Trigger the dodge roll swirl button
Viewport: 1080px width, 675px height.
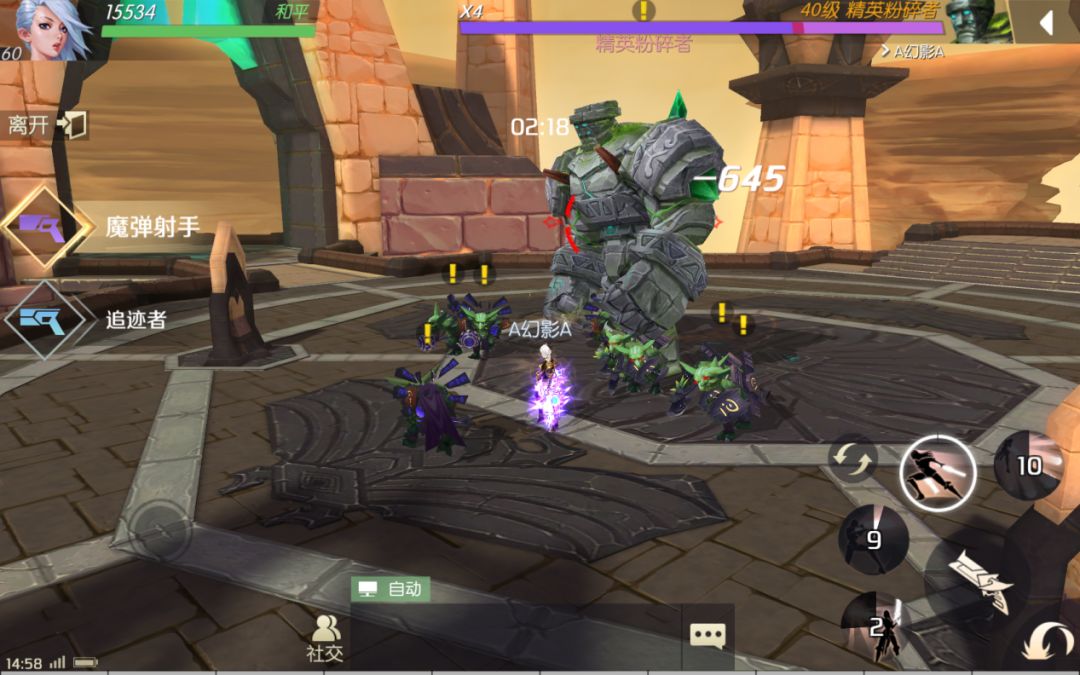[x=1046, y=641]
